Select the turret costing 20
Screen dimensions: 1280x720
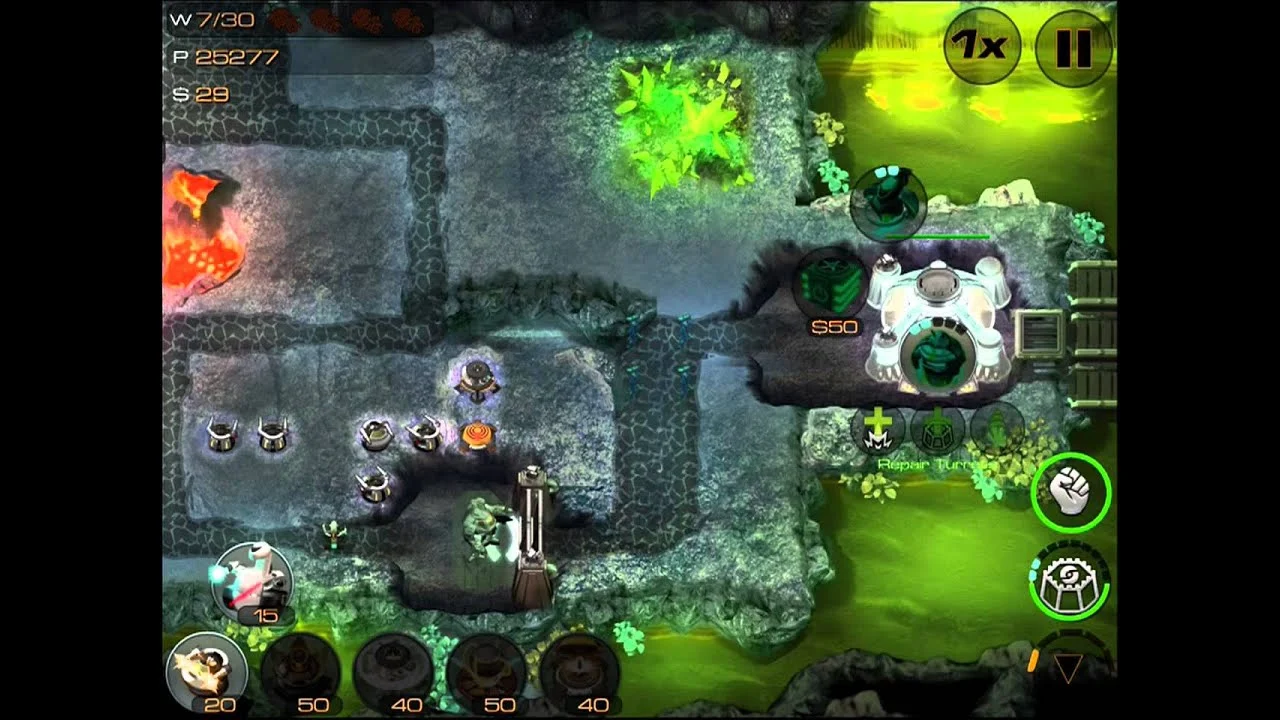tap(207, 671)
